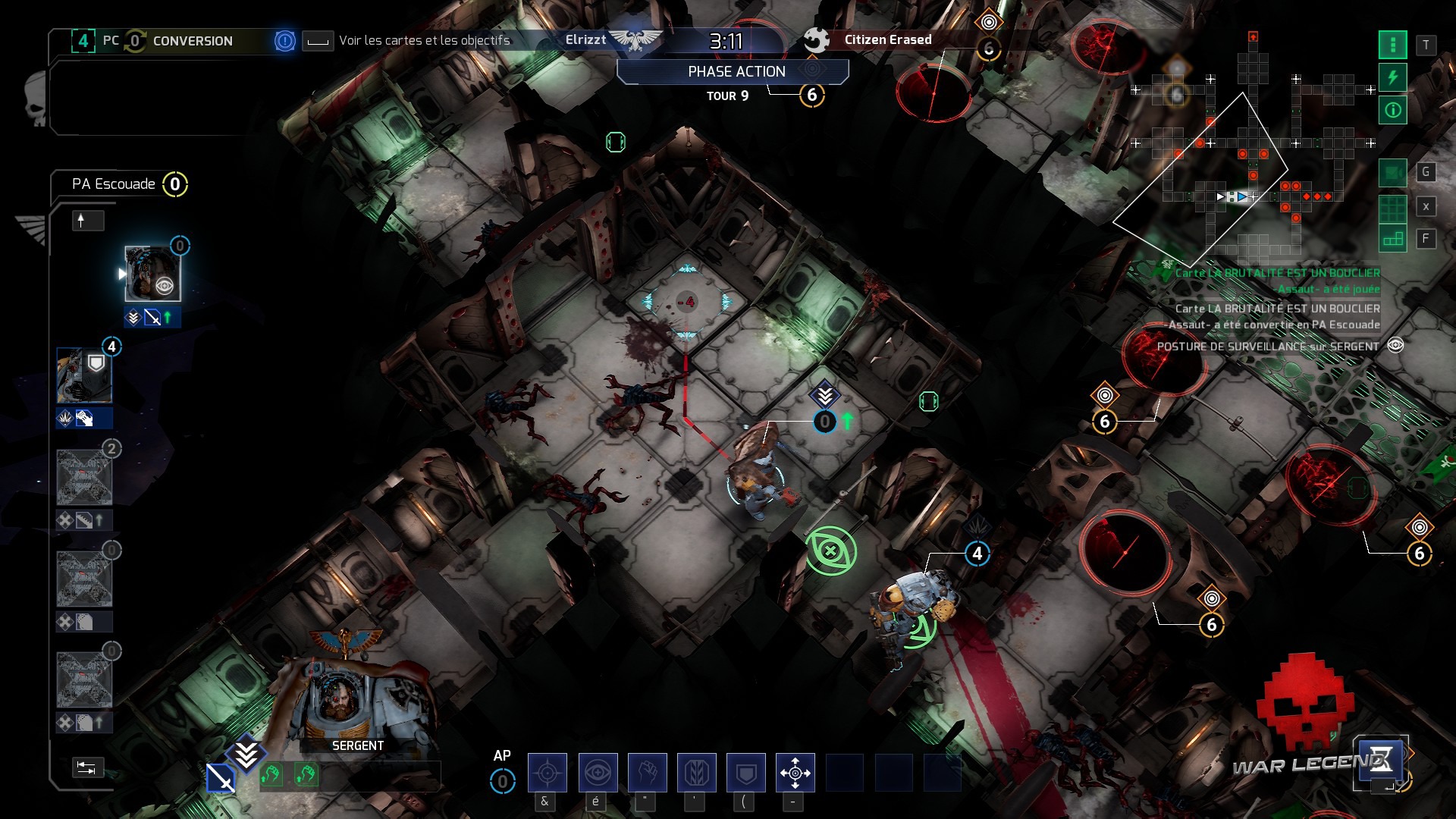
Task: Click the War Legend red skull logo
Action: (1304, 701)
